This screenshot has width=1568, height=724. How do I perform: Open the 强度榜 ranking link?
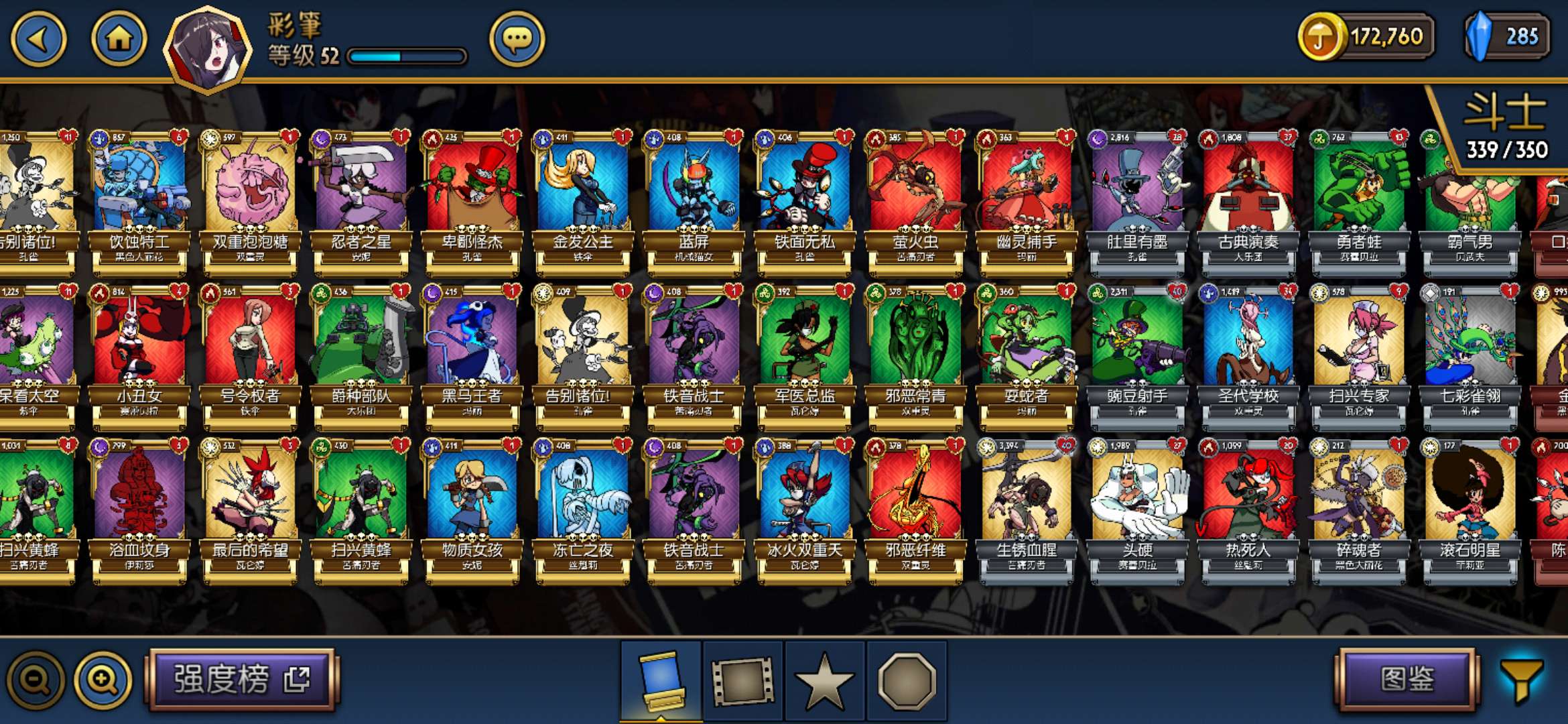(x=242, y=679)
